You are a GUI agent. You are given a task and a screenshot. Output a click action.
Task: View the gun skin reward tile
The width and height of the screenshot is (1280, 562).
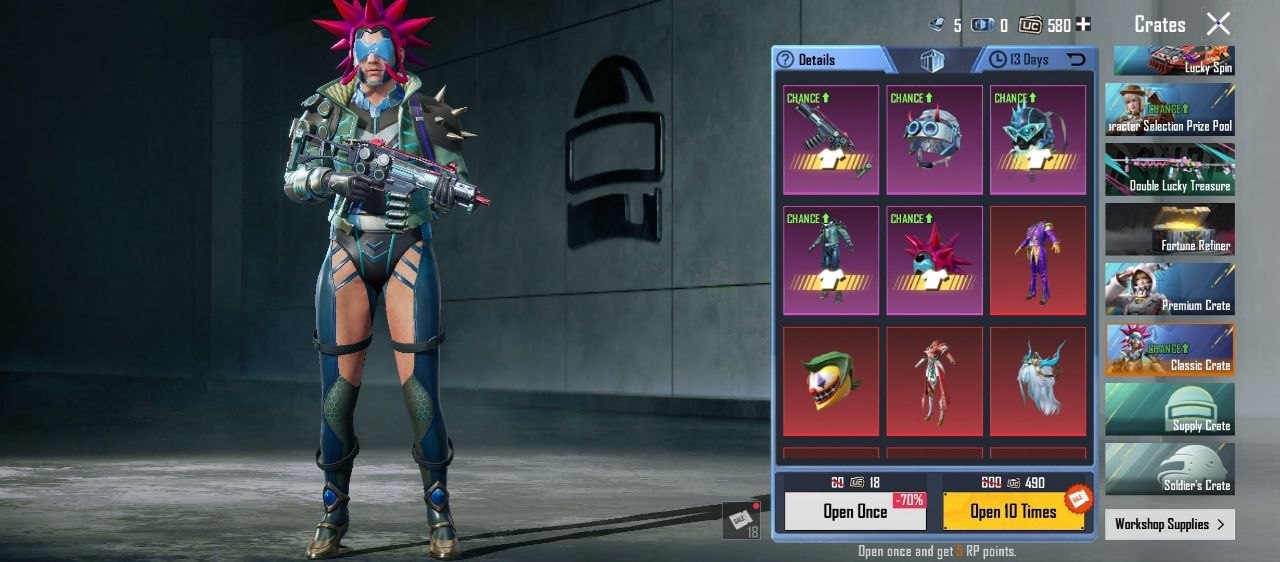(x=831, y=139)
